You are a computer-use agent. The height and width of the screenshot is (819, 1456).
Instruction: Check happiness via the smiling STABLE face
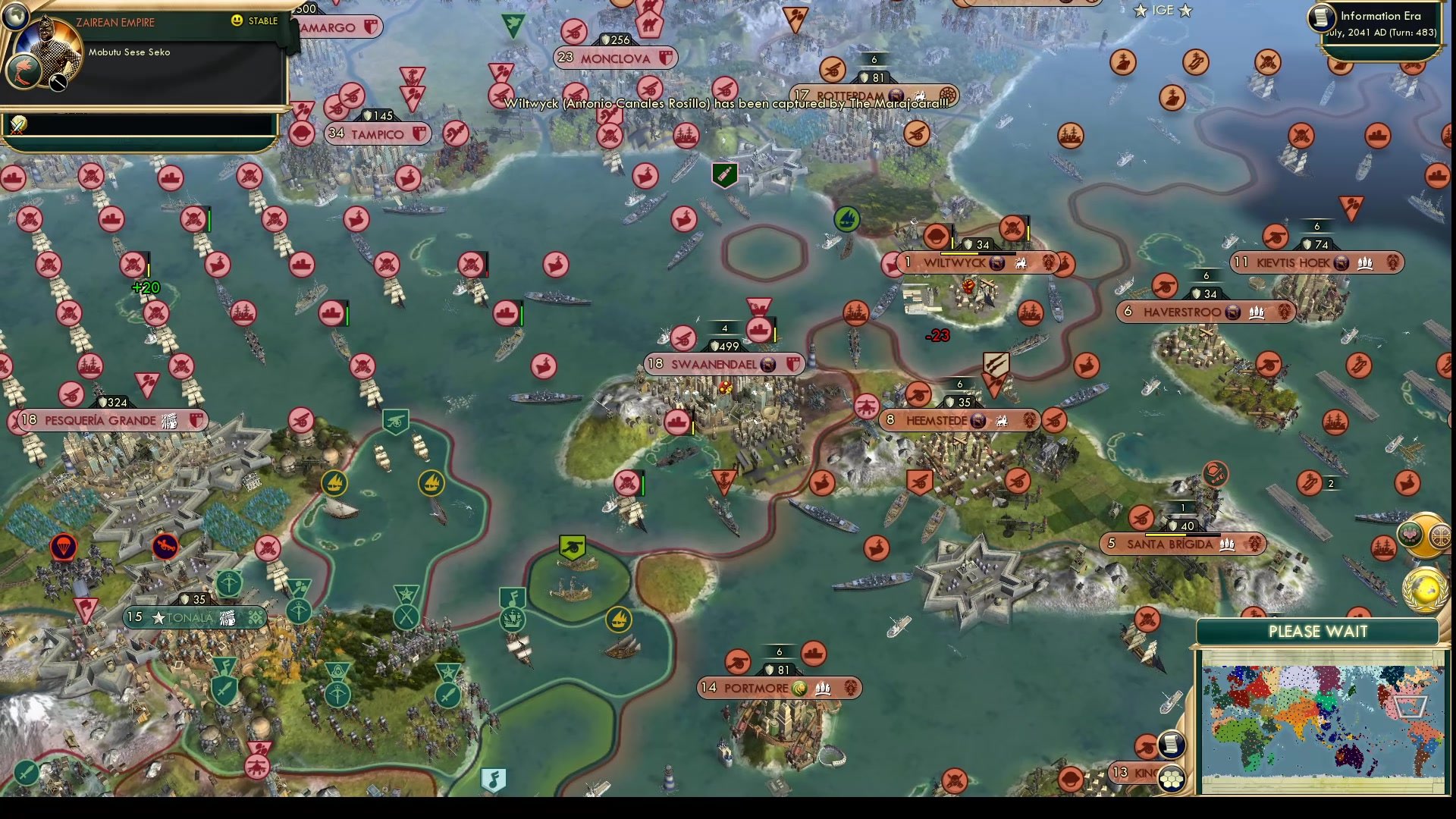pyautogui.click(x=237, y=21)
